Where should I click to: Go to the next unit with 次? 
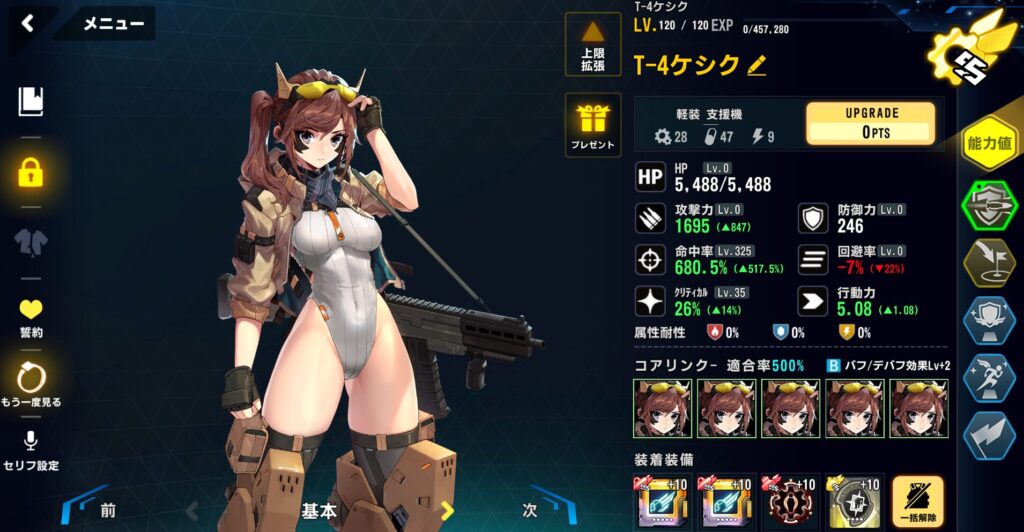531,509
